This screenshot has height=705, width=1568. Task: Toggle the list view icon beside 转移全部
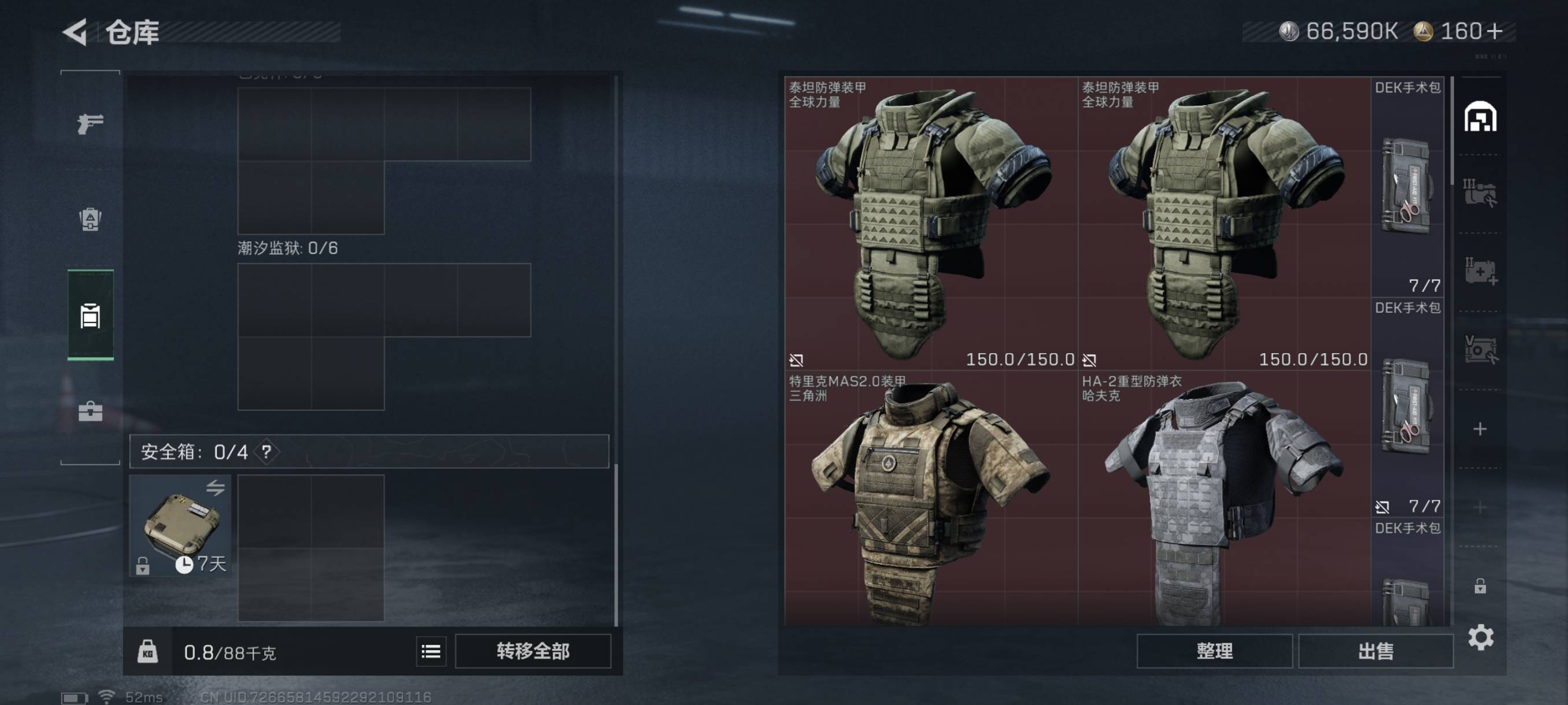pos(431,651)
